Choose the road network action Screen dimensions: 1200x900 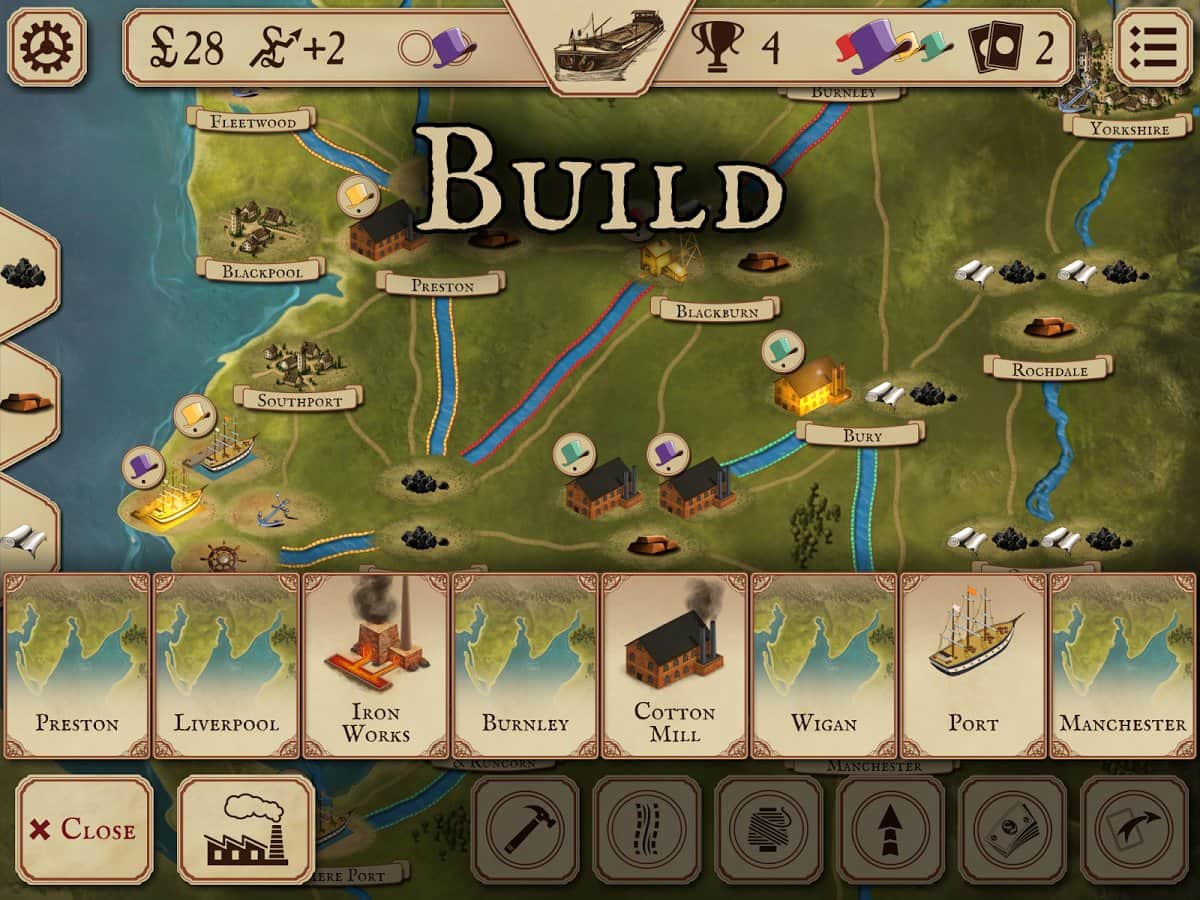click(x=647, y=829)
